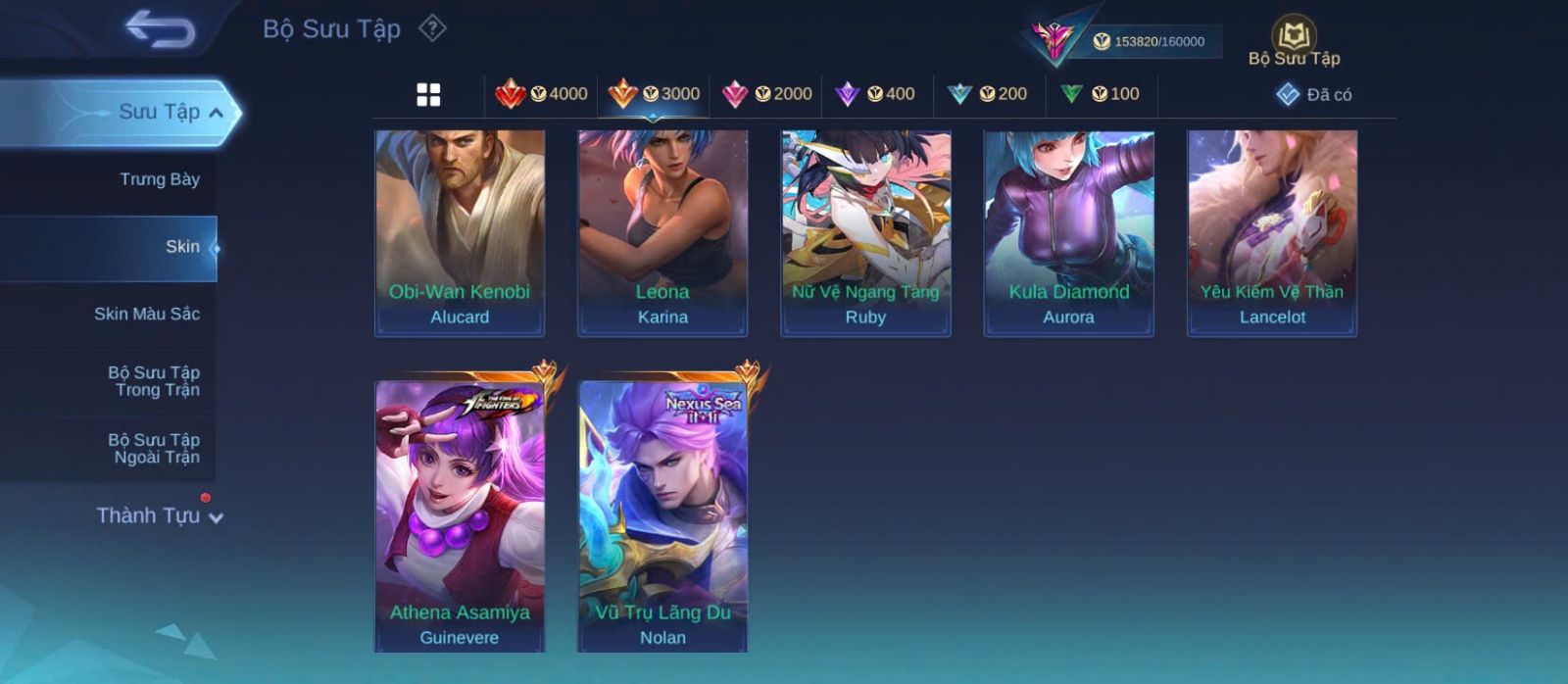The height and width of the screenshot is (684, 1568).
Task: Choose the Kula Diamond Aurora skin card
Action: 1068,233
